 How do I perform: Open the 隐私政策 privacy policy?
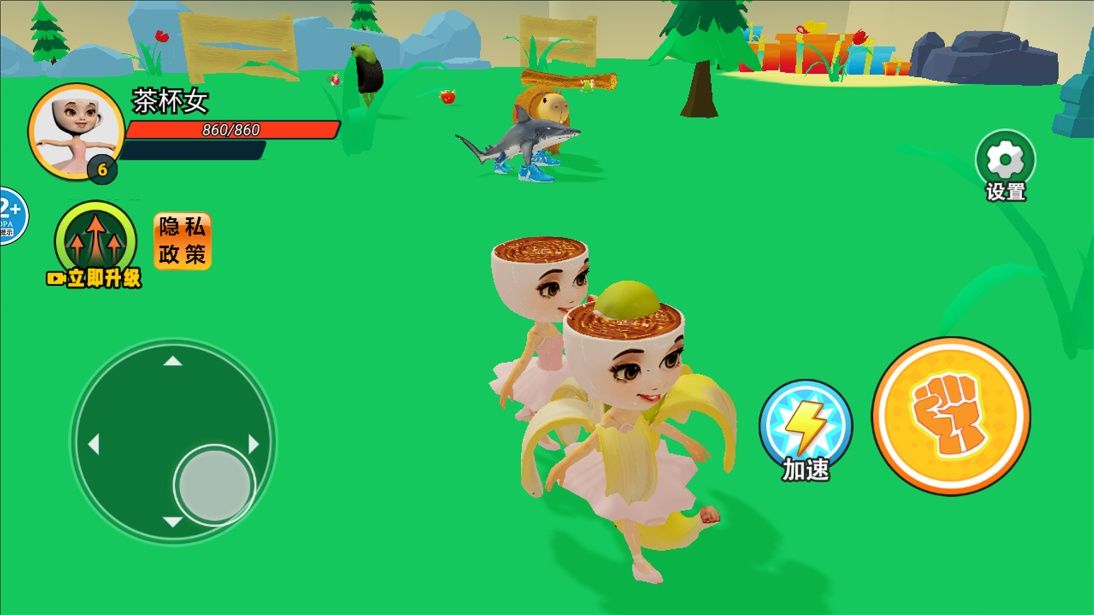[x=182, y=241]
